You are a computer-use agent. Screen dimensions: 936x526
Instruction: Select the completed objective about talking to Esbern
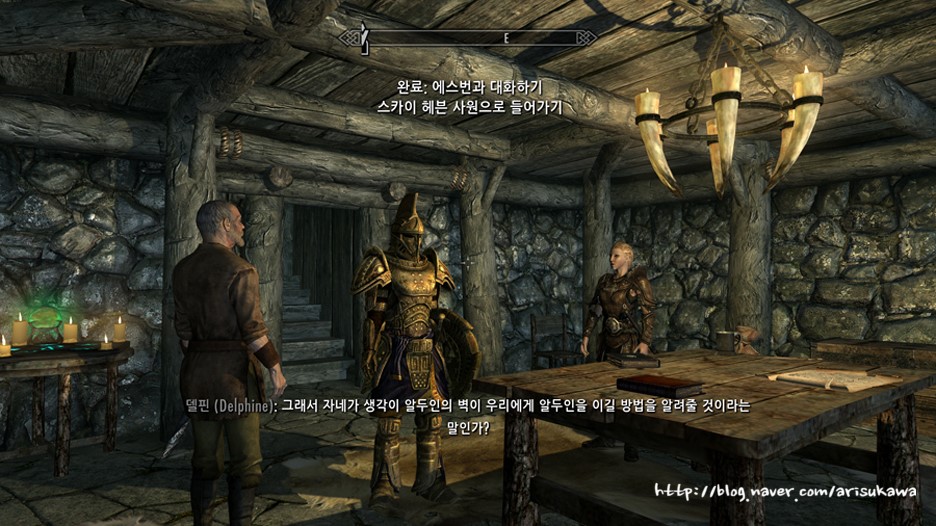tap(469, 85)
